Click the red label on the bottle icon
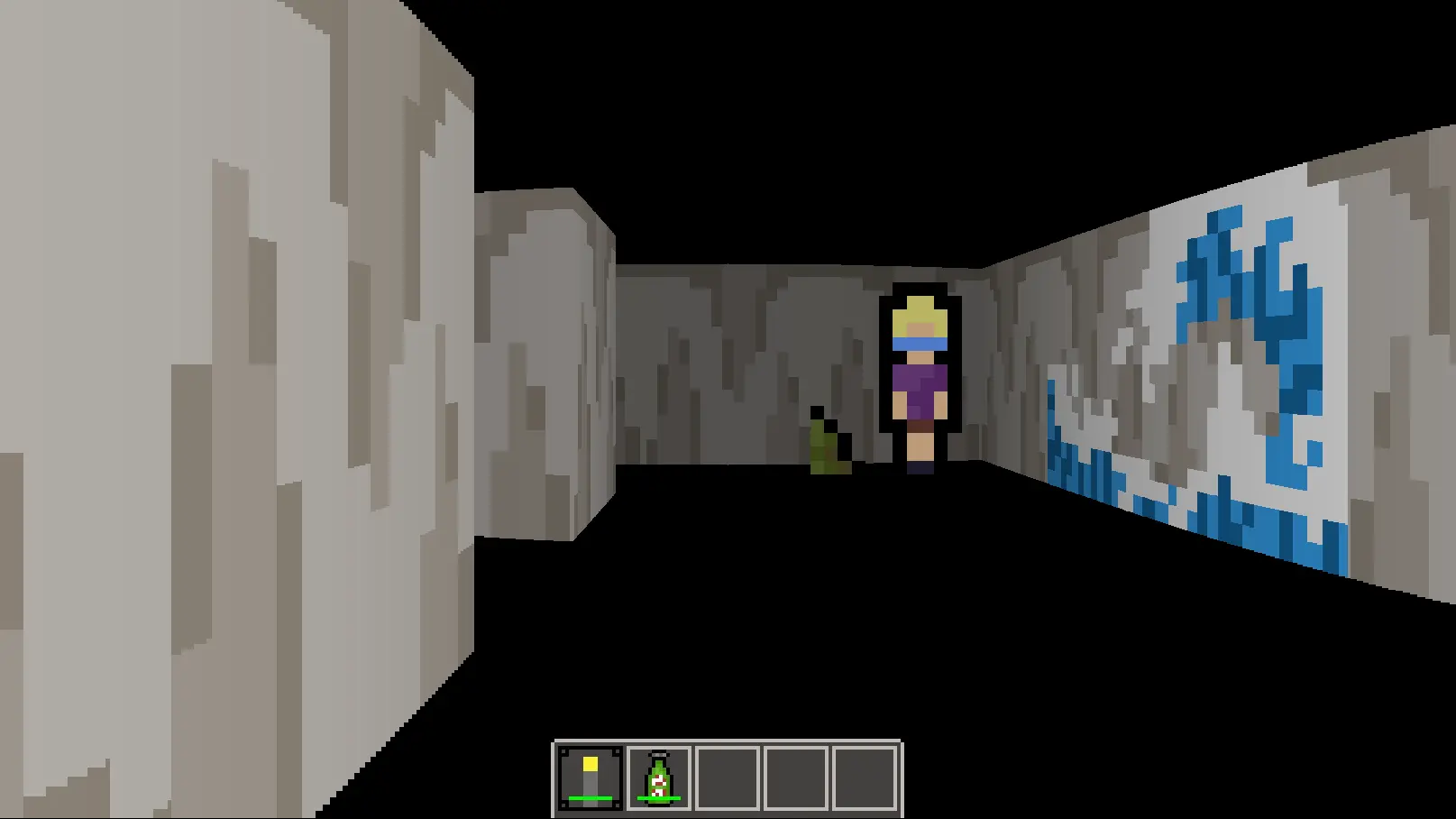The width and height of the screenshot is (1456, 819). tap(657, 785)
